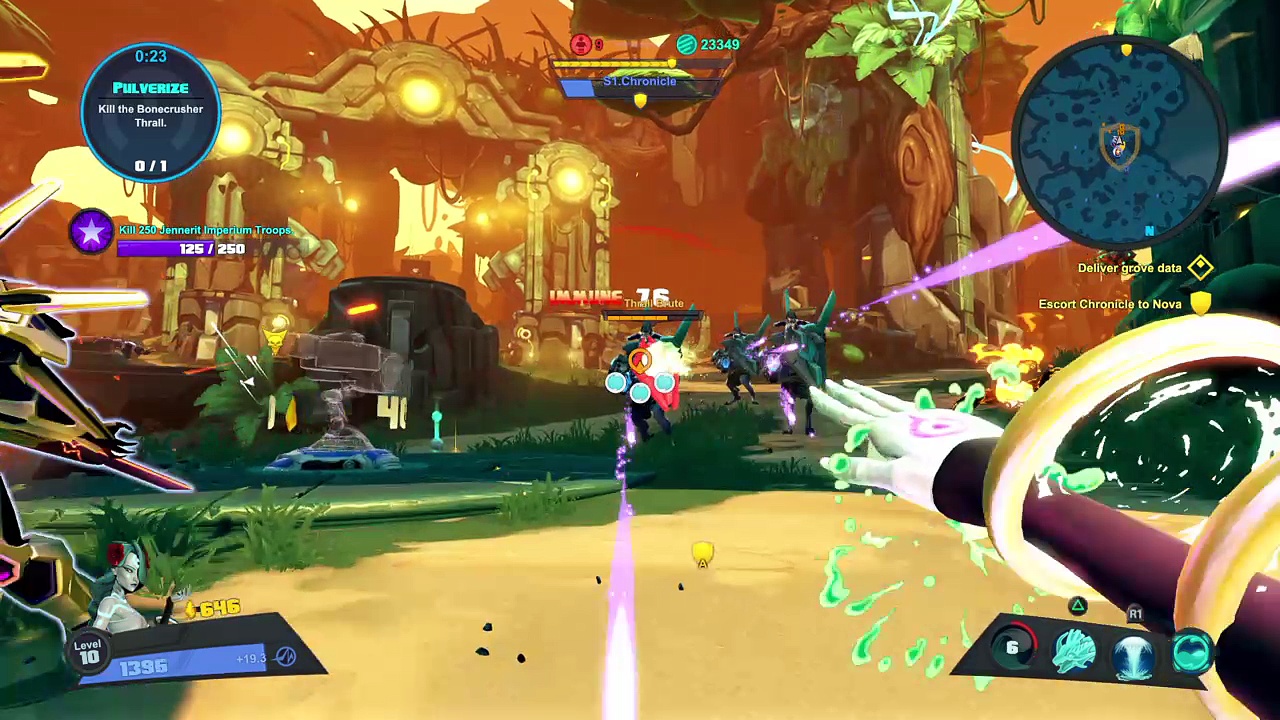This screenshot has width=1280, height=720.
Task: Click the teal shard currency icon
Action: [x=686, y=44]
